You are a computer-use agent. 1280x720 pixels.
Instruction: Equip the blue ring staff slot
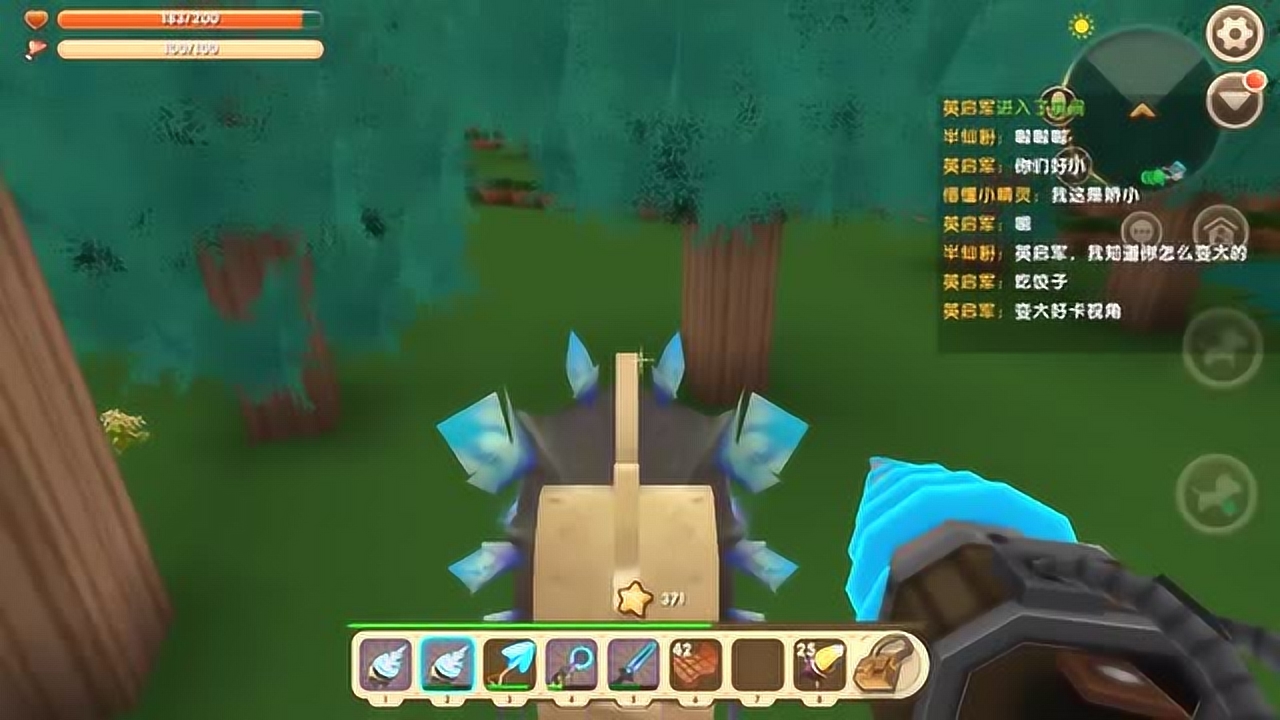pos(571,664)
